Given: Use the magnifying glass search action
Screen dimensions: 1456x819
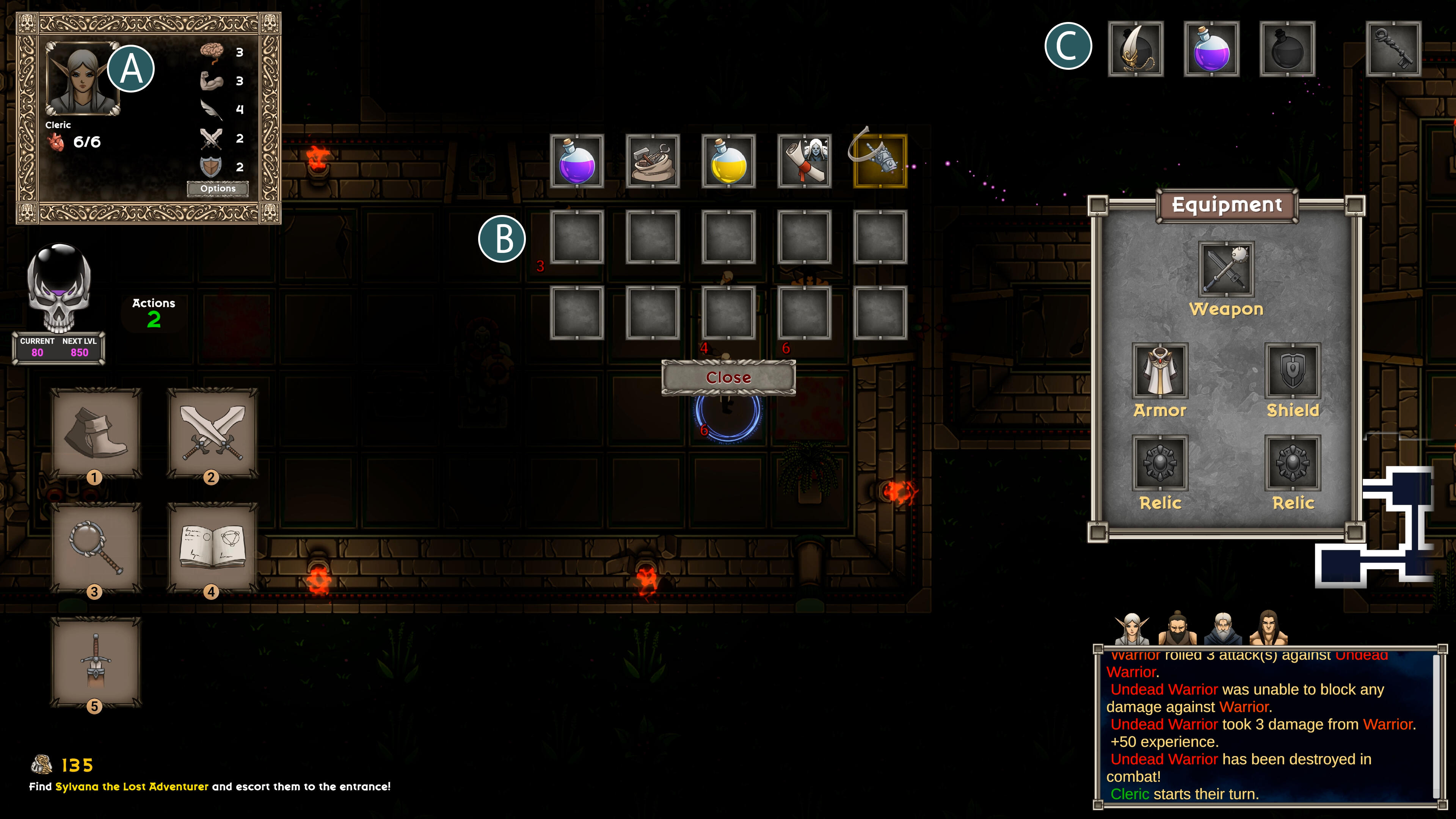Looking at the screenshot, I should pos(95,548).
